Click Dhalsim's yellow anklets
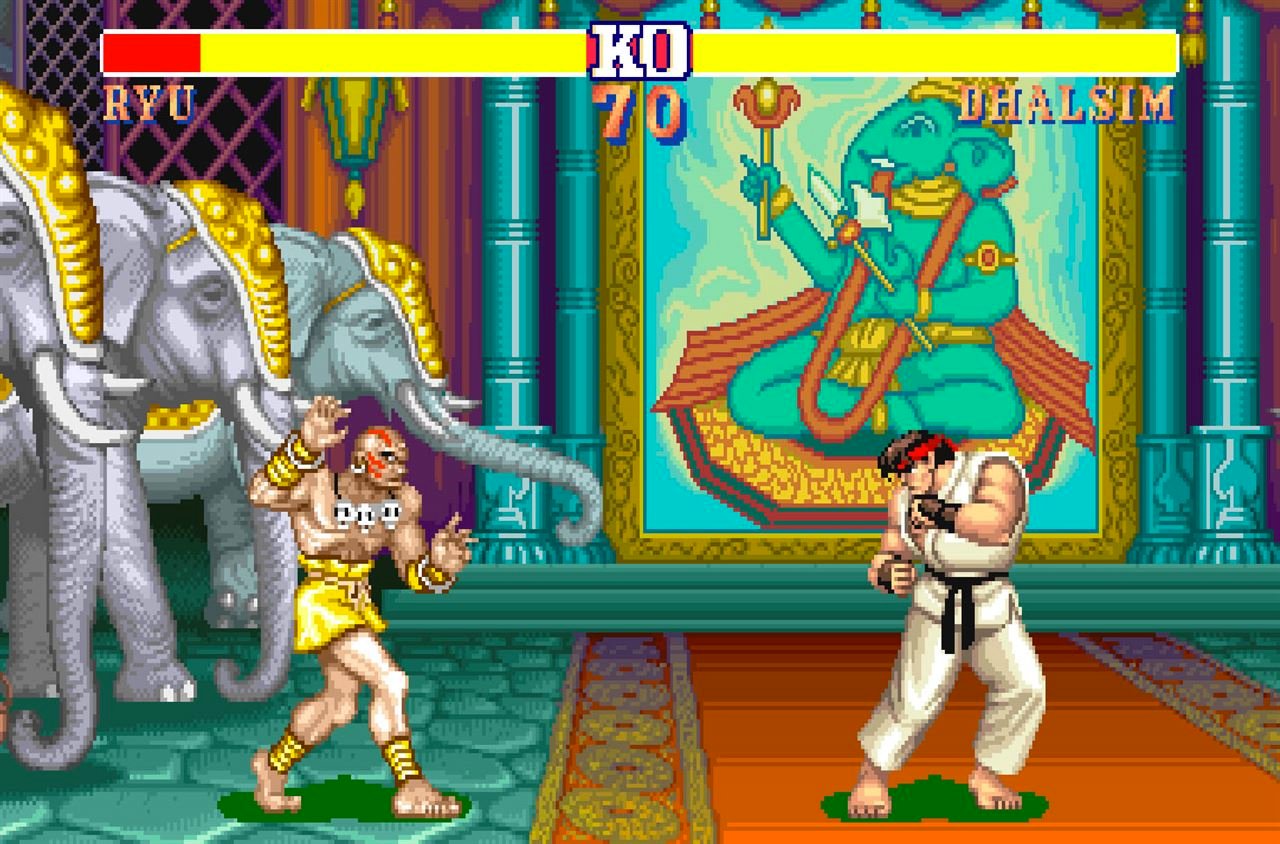1280x844 pixels. pyautogui.click(x=400, y=757)
